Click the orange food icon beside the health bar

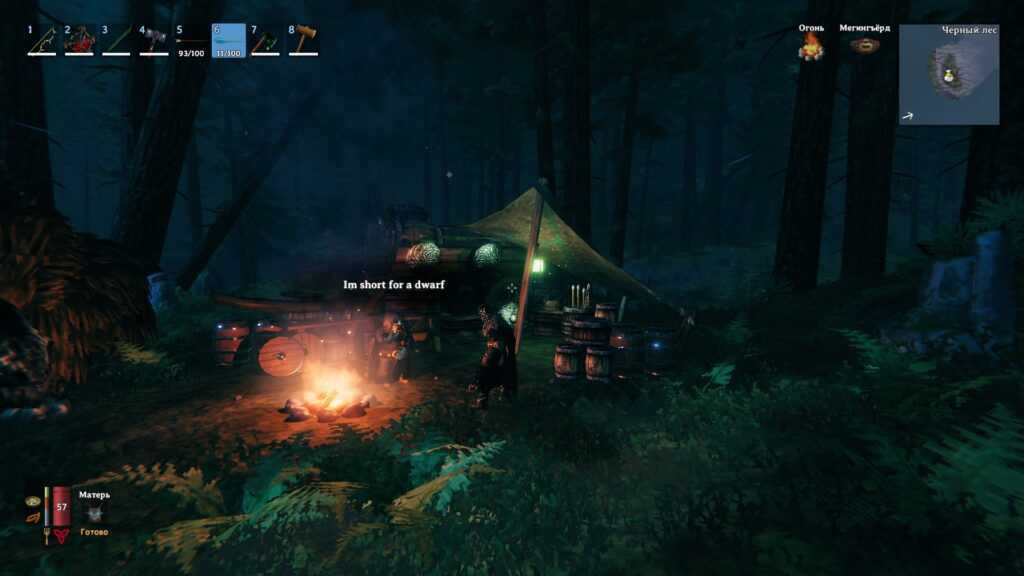(x=33, y=517)
